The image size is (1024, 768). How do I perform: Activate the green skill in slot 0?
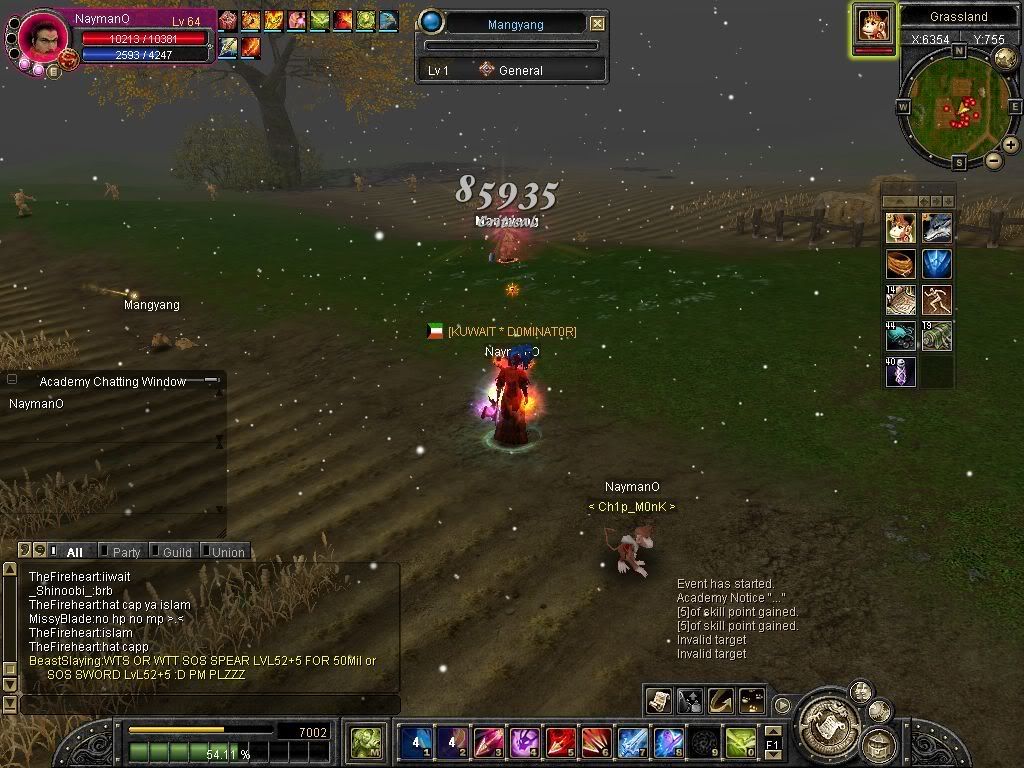pyautogui.click(x=741, y=743)
